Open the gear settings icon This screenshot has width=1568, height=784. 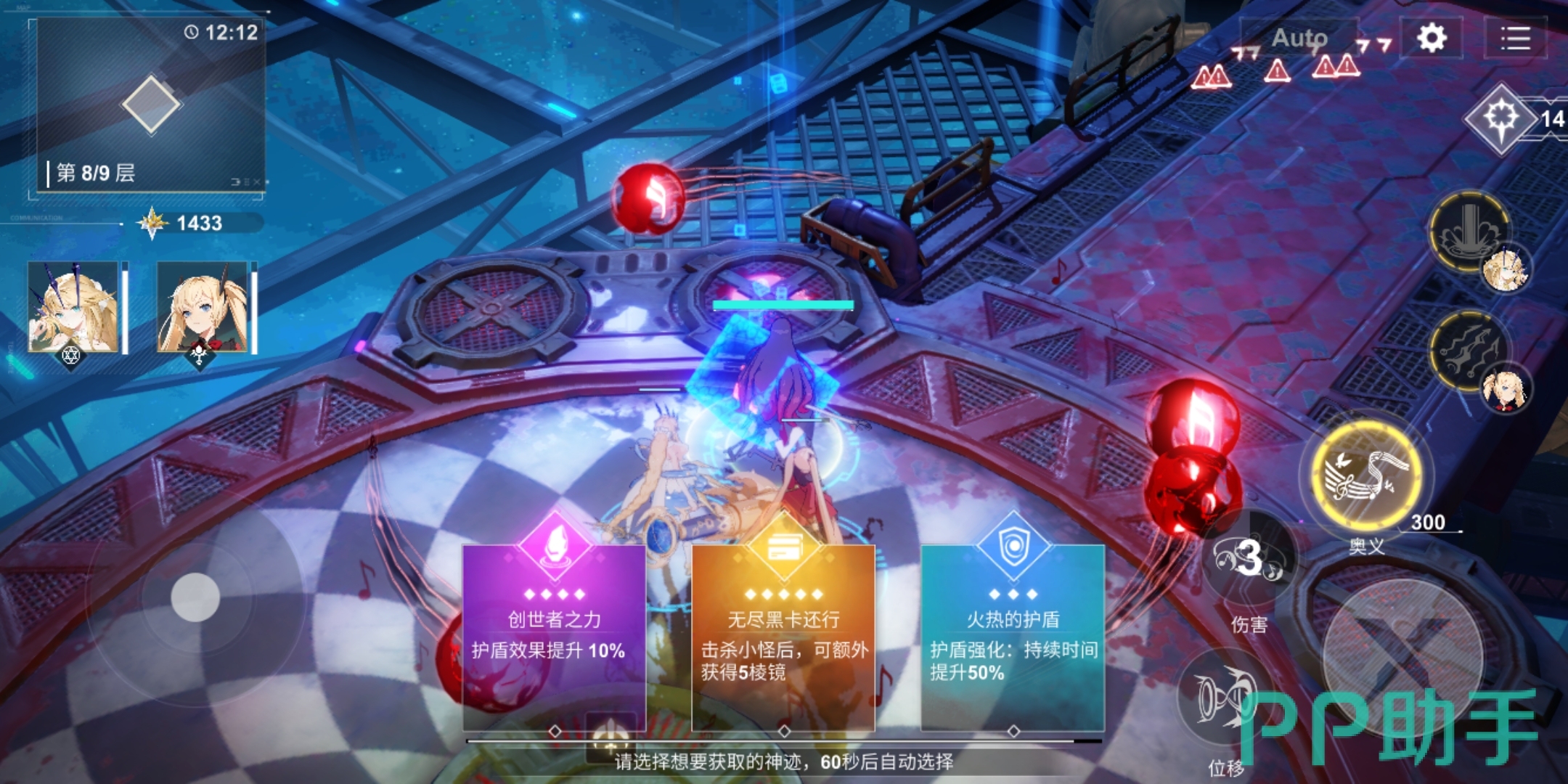pyautogui.click(x=1432, y=38)
